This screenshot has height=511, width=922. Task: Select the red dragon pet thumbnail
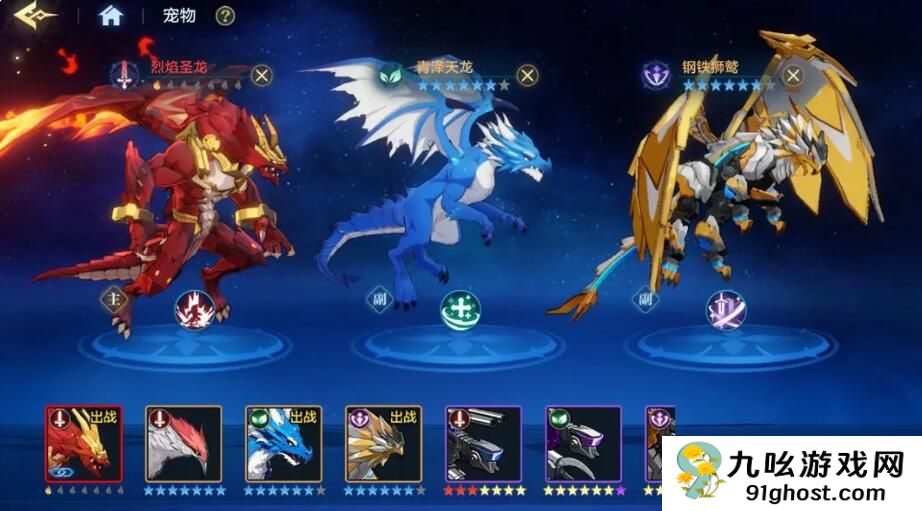84,443
